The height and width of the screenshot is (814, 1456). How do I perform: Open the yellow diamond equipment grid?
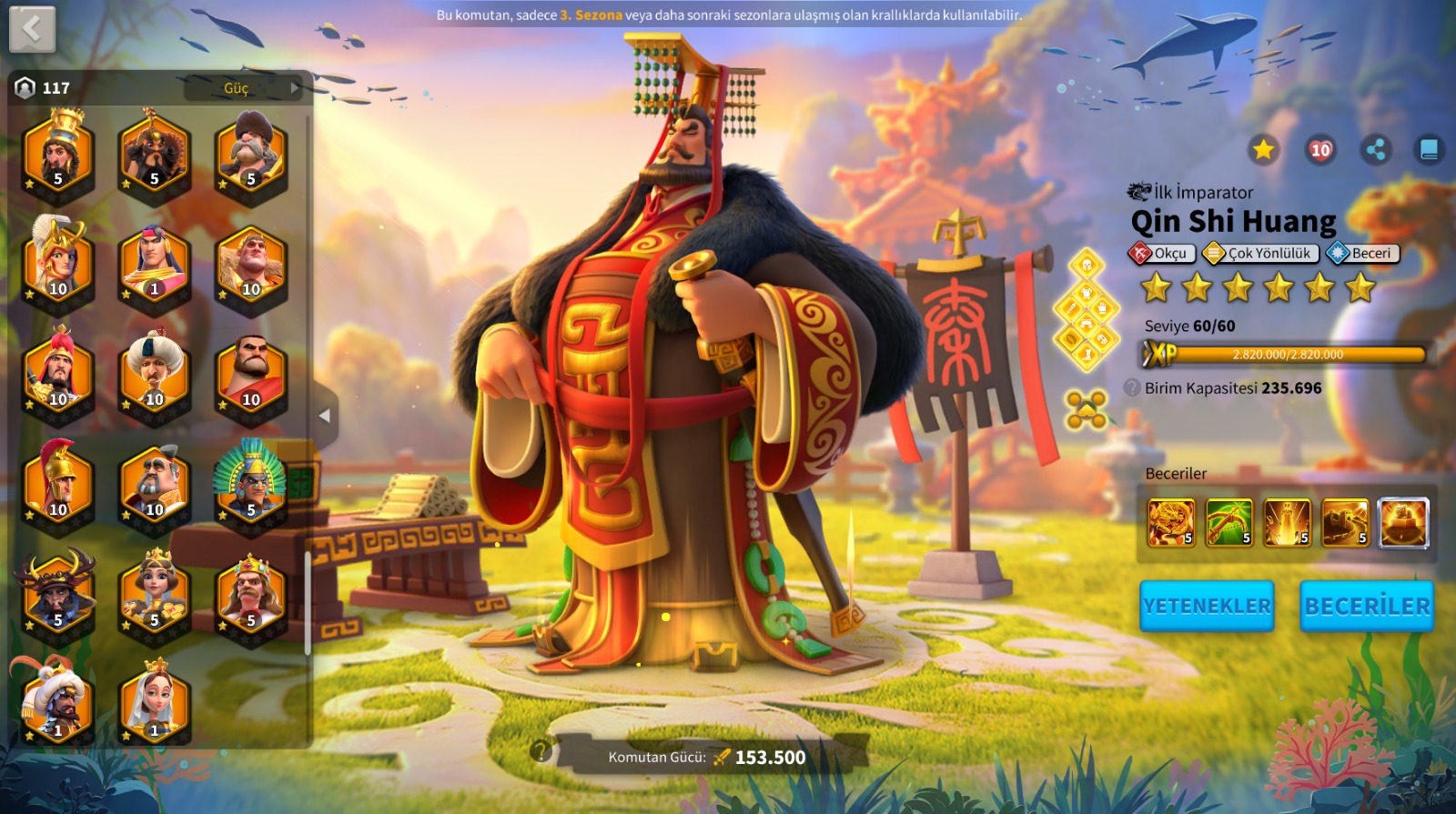[x=1086, y=310]
